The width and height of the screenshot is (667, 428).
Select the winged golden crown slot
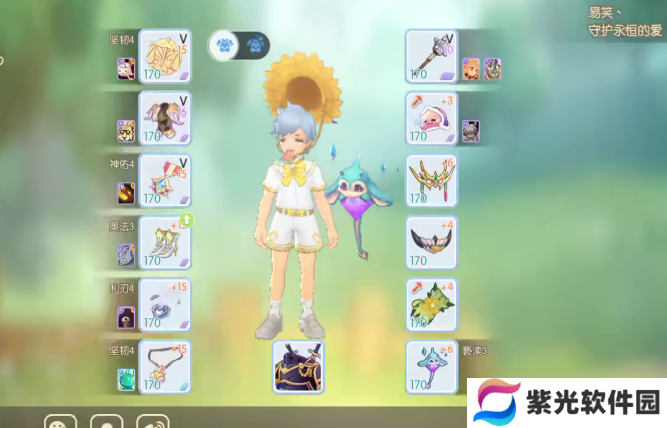coord(431,180)
